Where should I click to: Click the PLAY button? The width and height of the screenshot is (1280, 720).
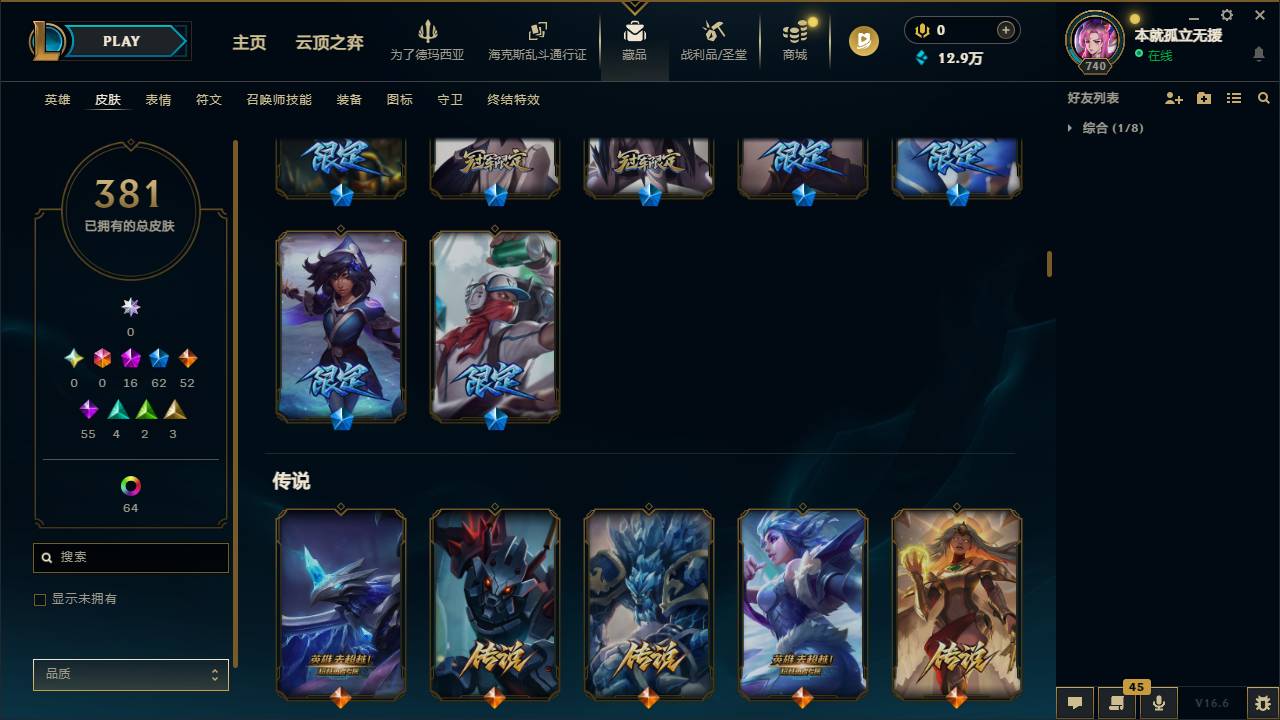click(x=121, y=41)
